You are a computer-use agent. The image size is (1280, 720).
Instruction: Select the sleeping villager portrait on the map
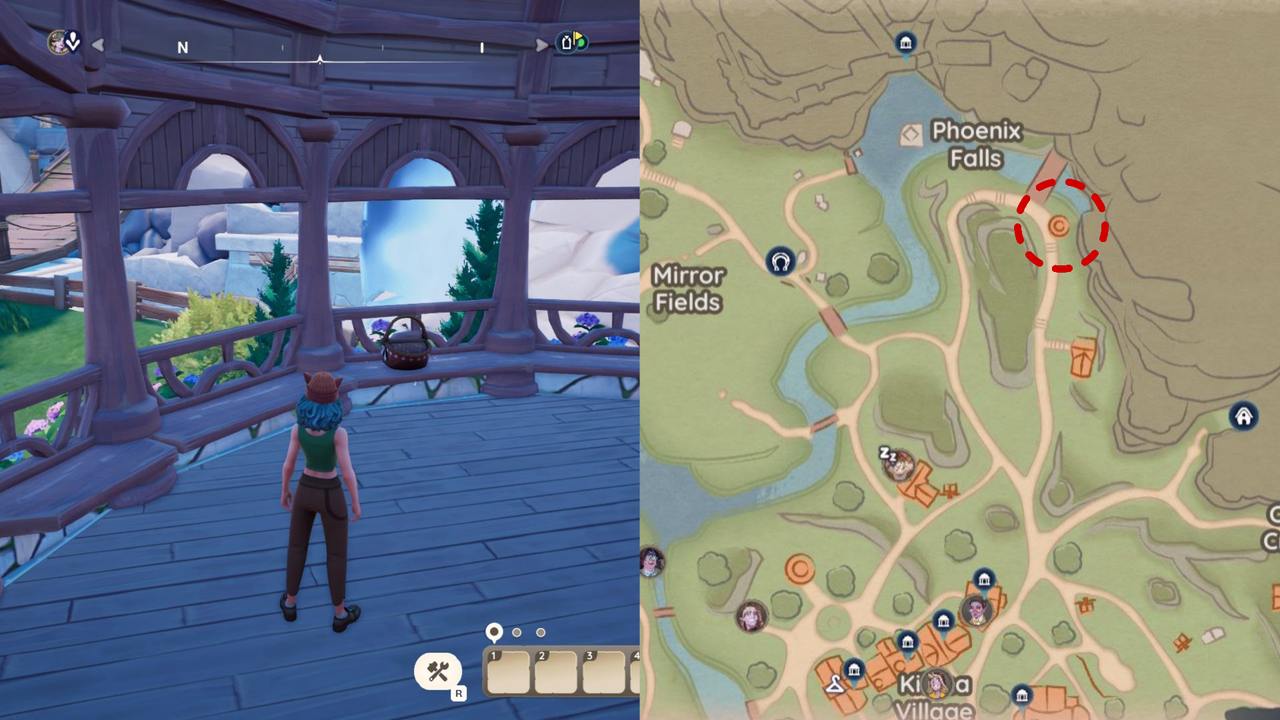click(x=899, y=464)
